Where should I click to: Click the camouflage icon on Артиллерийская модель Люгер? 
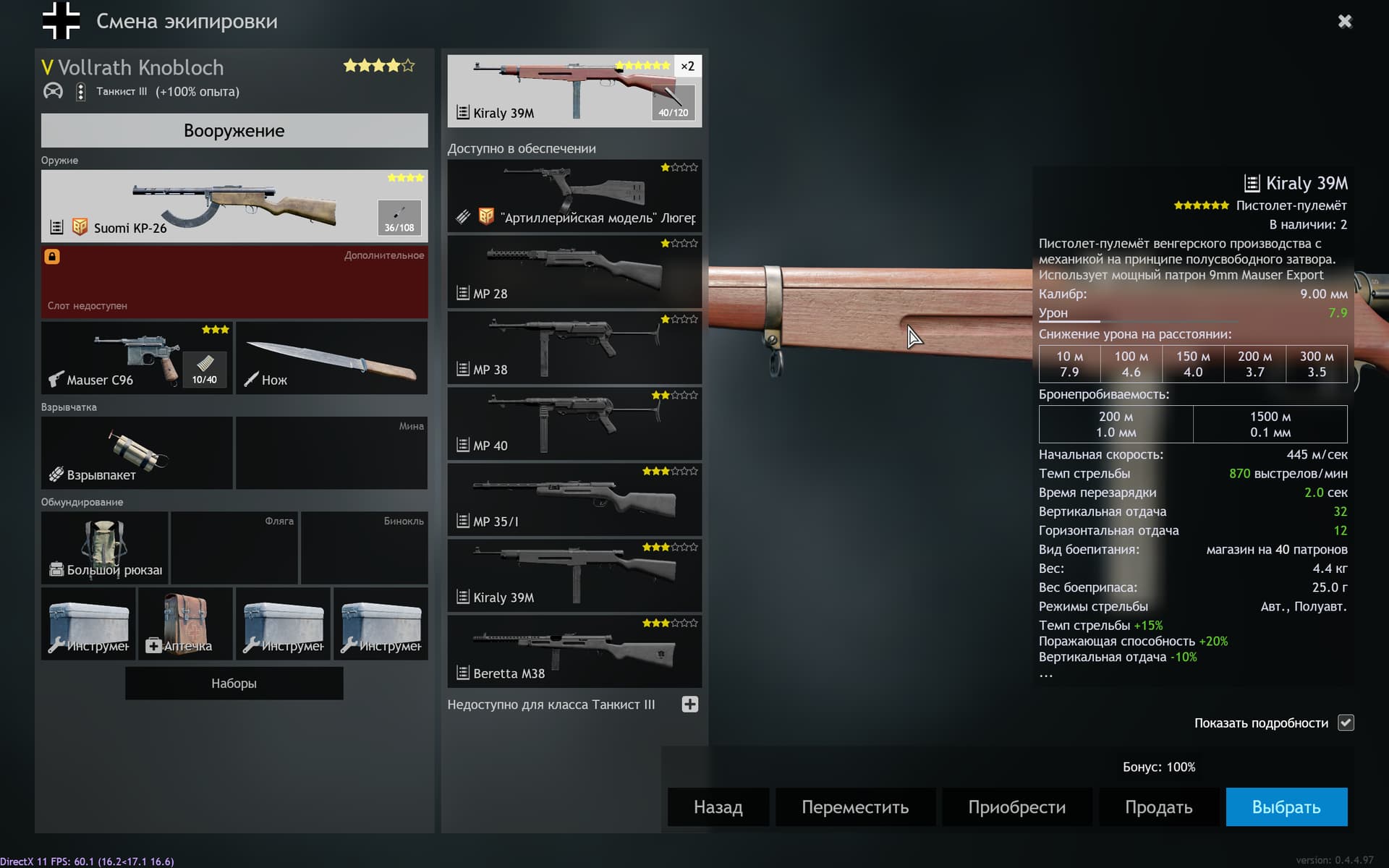(x=463, y=217)
